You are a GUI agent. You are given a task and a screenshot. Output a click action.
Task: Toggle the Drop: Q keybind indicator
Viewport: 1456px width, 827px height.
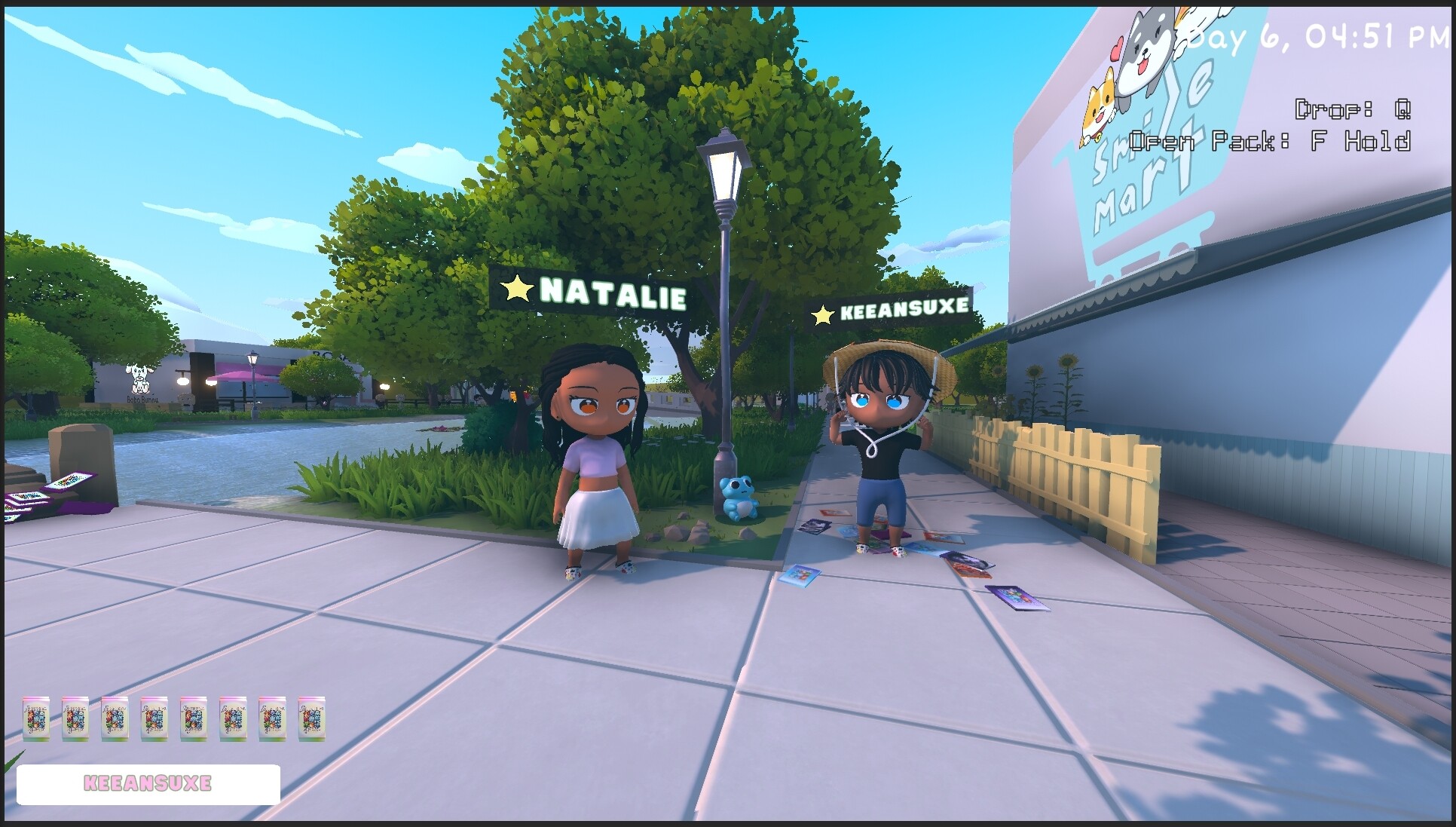pyautogui.click(x=1353, y=108)
